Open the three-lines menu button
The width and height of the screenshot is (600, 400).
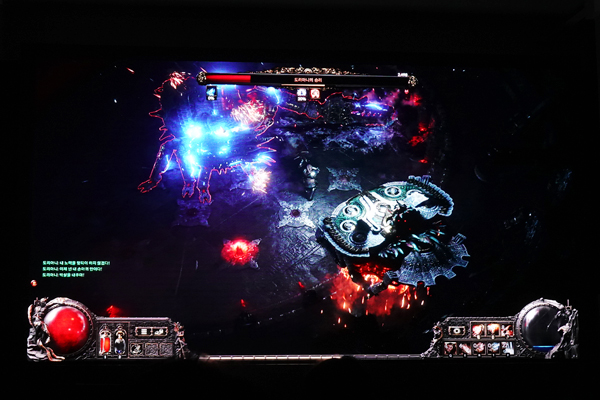click(x=144, y=332)
